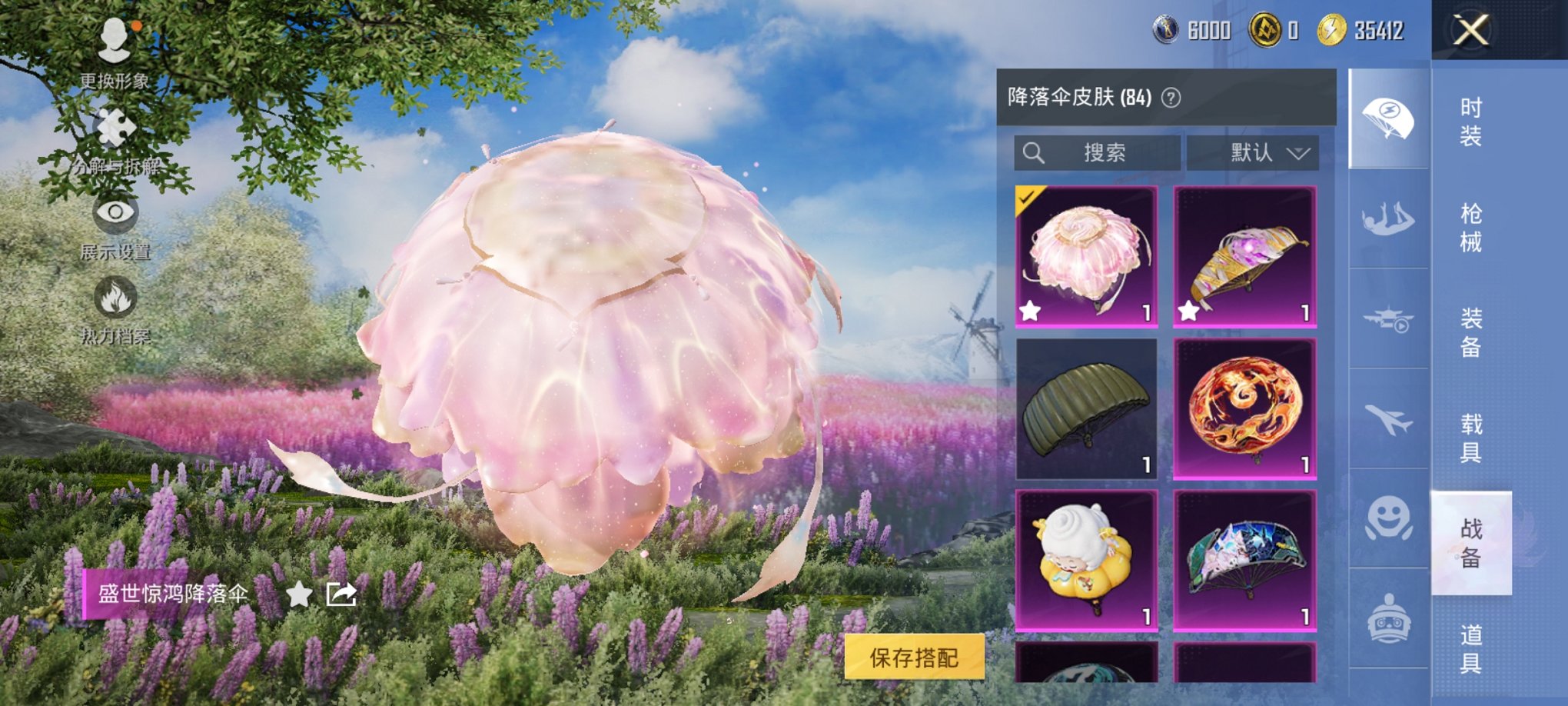Tap the 搜索 search field
This screenshot has width=1568, height=706.
pyautogui.click(x=1099, y=152)
